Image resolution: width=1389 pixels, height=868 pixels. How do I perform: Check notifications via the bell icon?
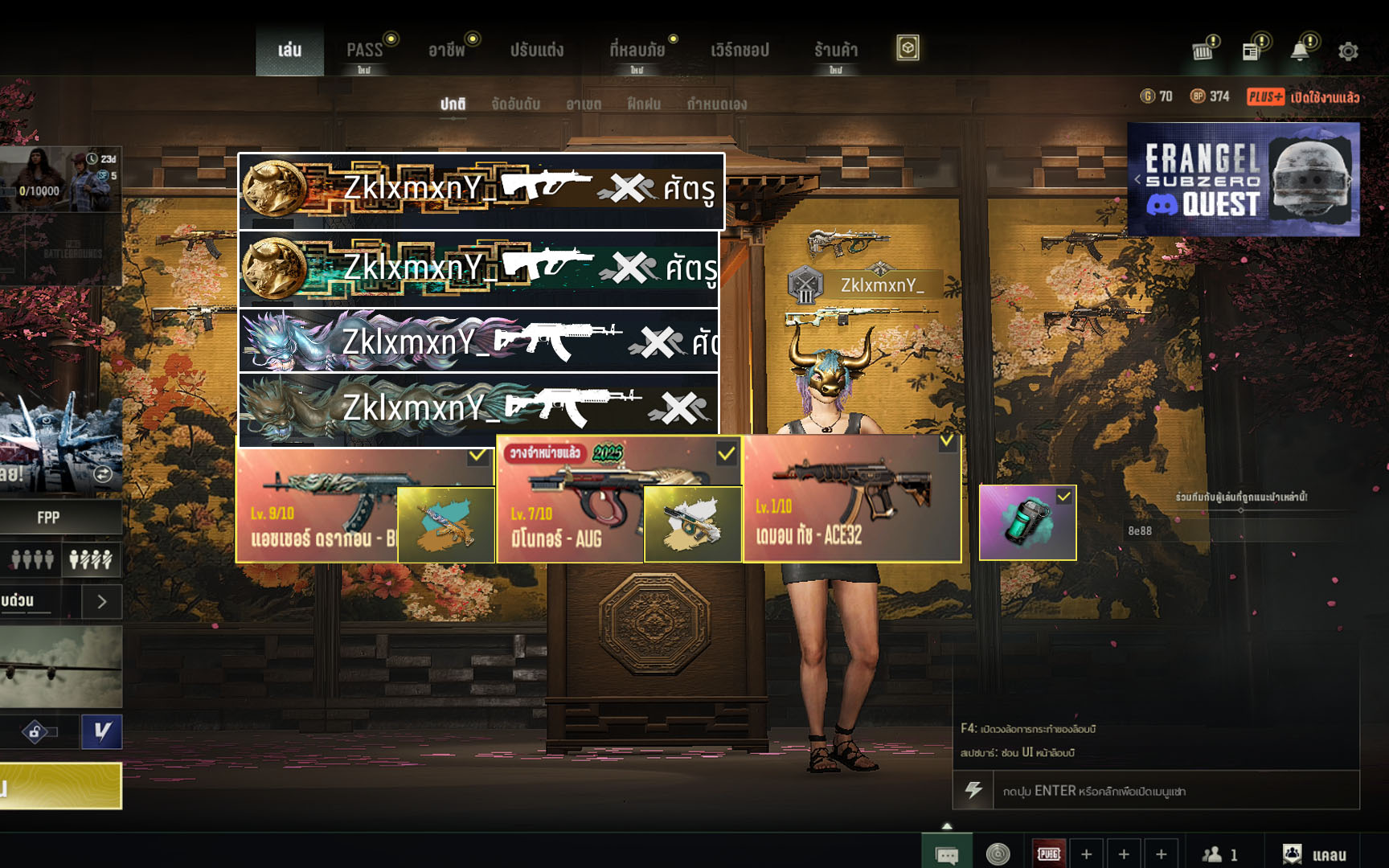point(1299,51)
